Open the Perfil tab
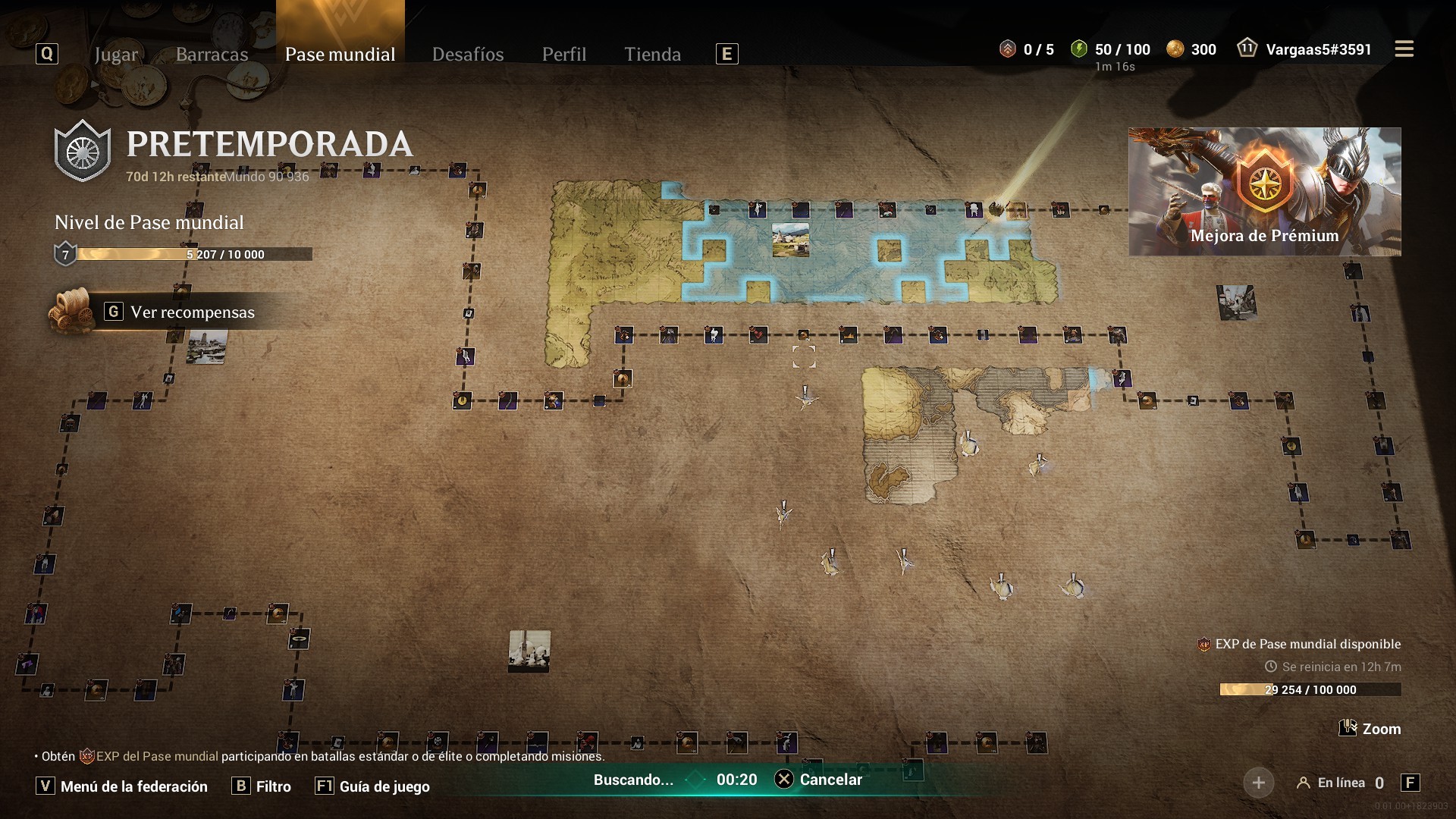The image size is (1456, 819). [563, 54]
